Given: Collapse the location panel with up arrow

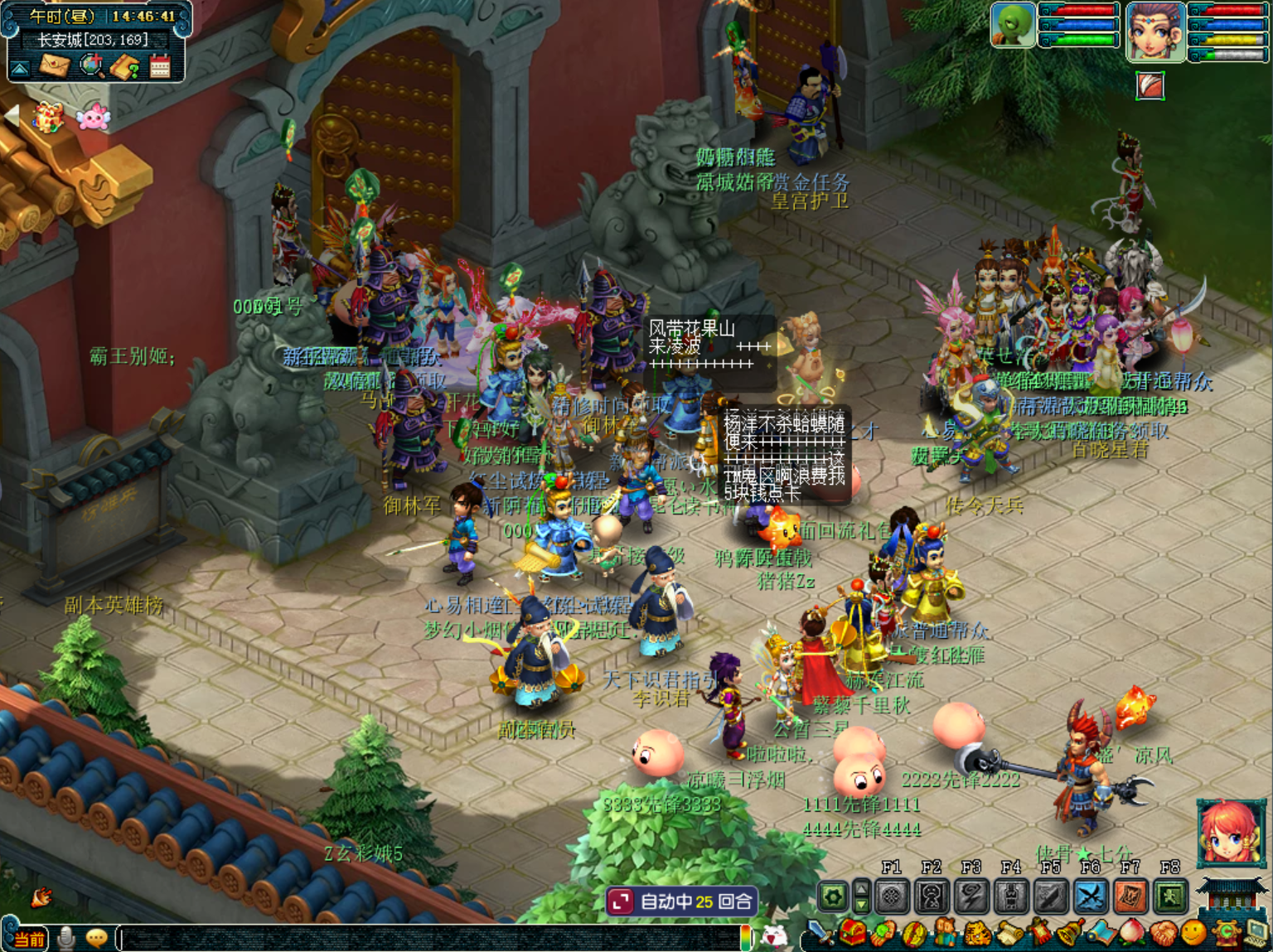Looking at the screenshot, I should click(20, 68).
